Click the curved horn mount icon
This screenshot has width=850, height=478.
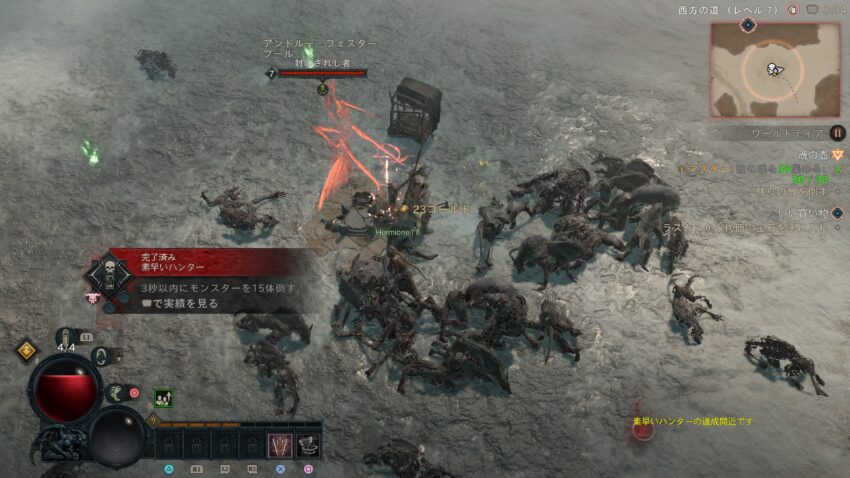coord(100,354)
